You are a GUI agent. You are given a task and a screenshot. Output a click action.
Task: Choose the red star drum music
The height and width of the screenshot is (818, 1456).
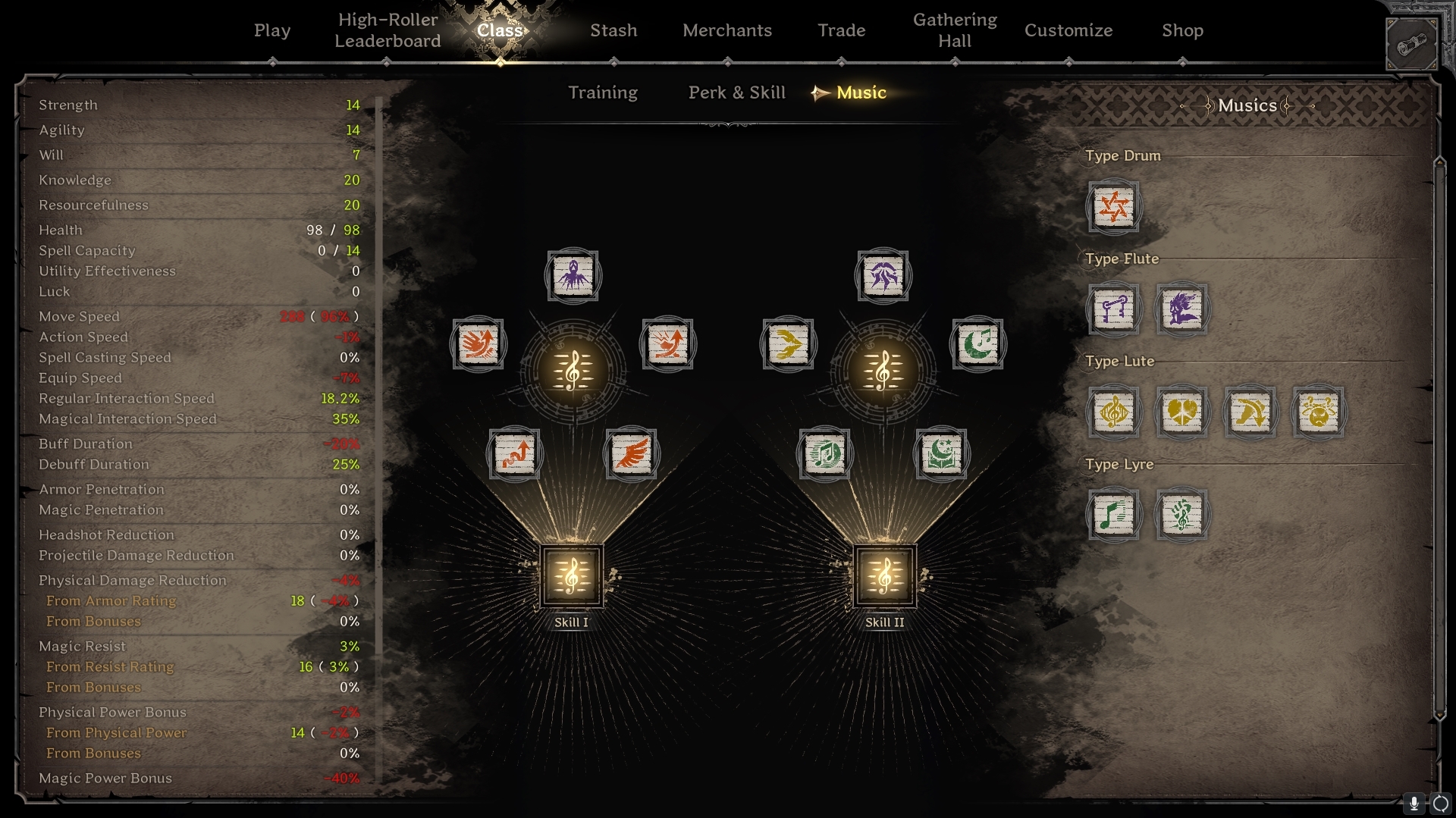click(1113, 206)
